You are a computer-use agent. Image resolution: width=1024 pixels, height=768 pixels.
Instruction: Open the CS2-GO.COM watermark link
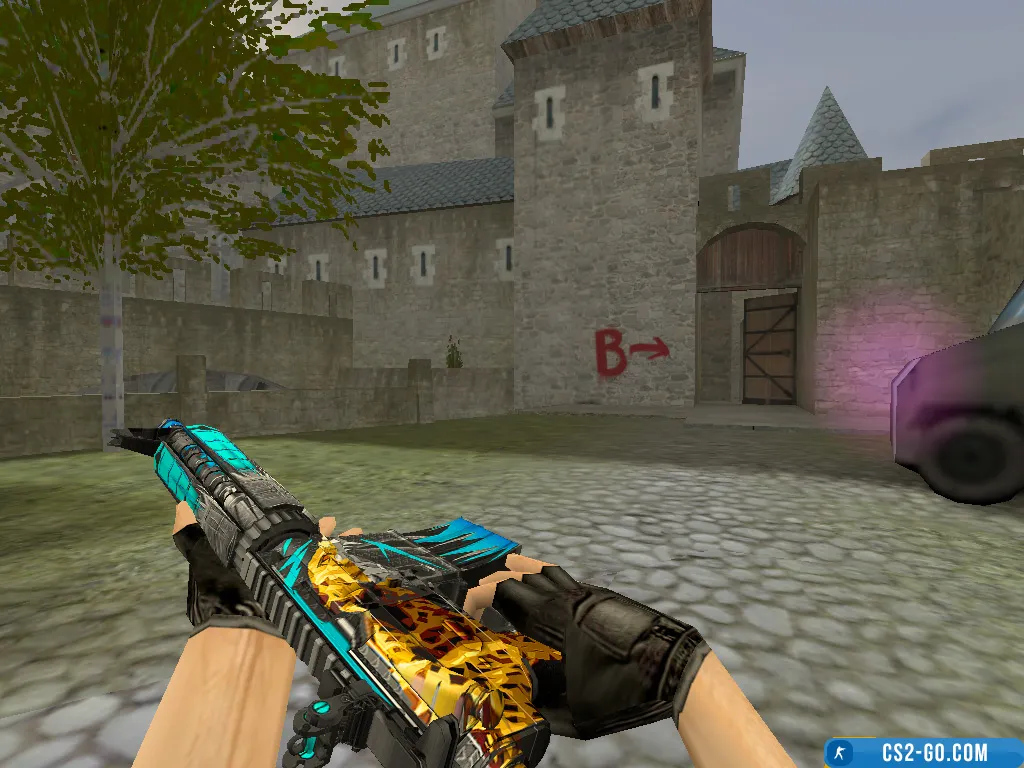(x=924, y=752)
